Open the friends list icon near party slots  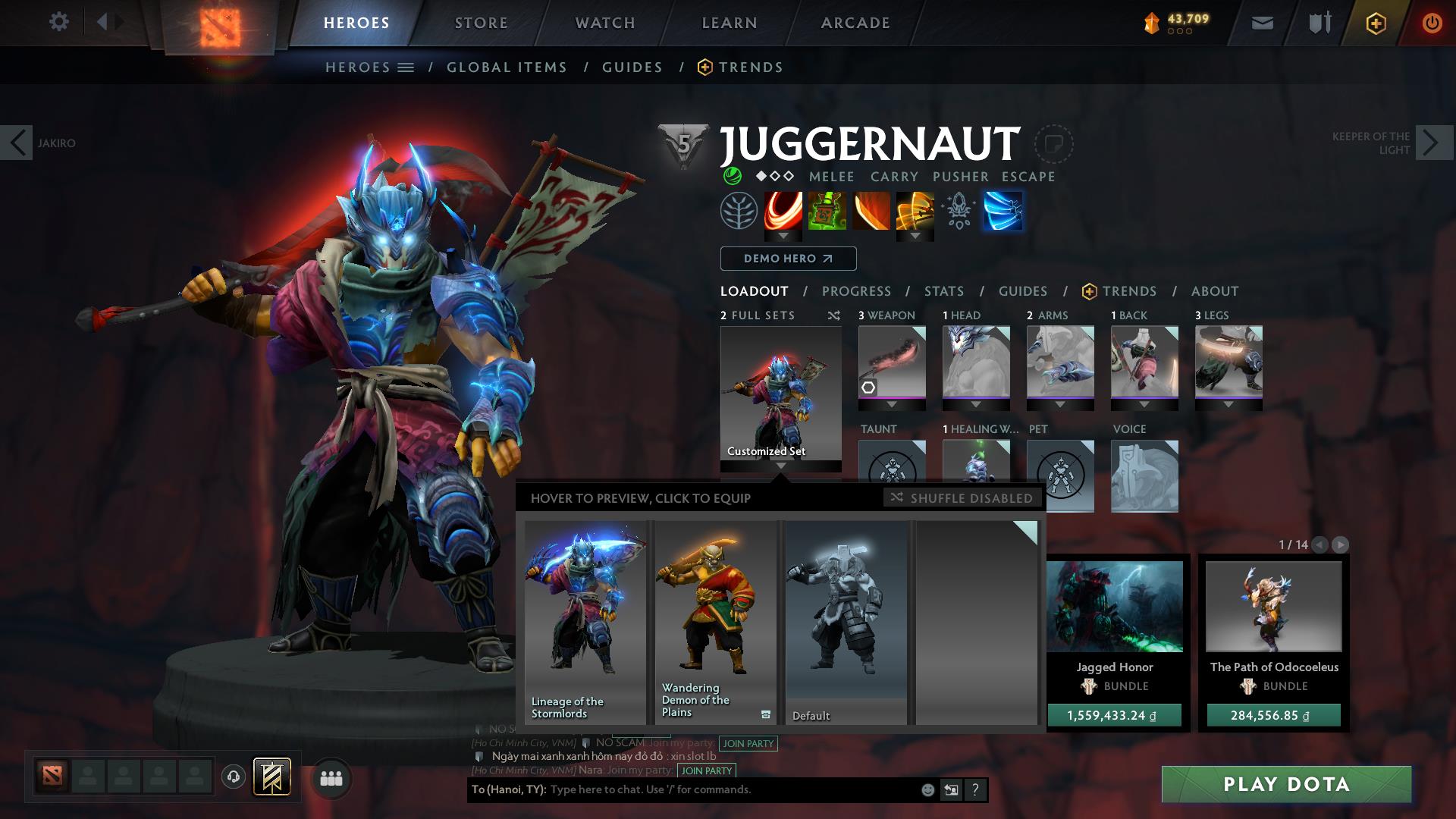(x=331, y=777)
